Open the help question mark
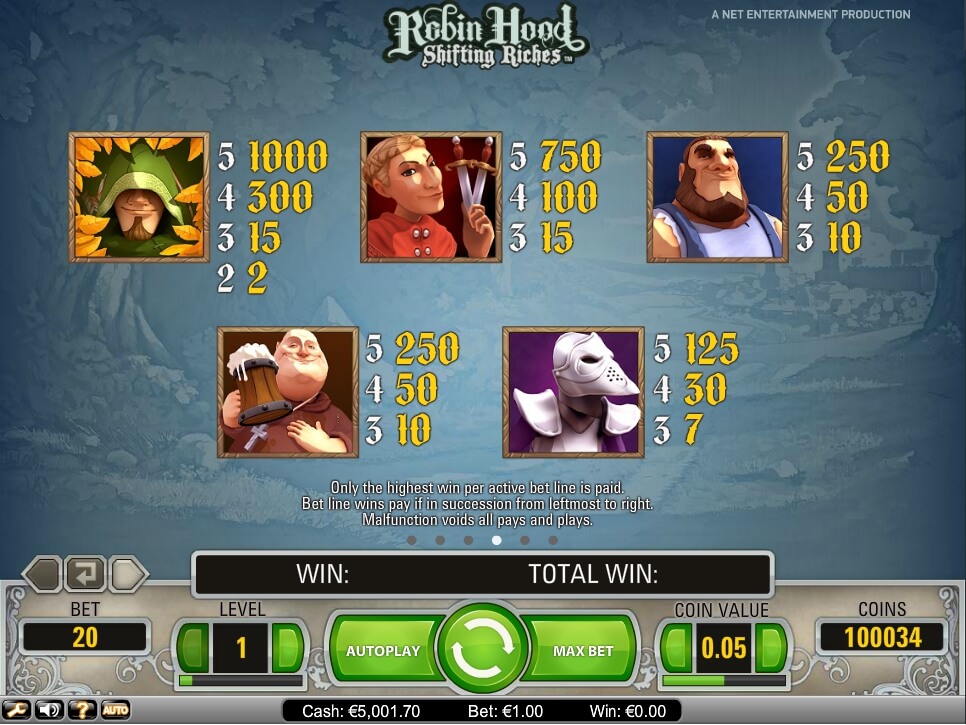The height and width of the screenshot is (725, 966). tap(81, 710)
